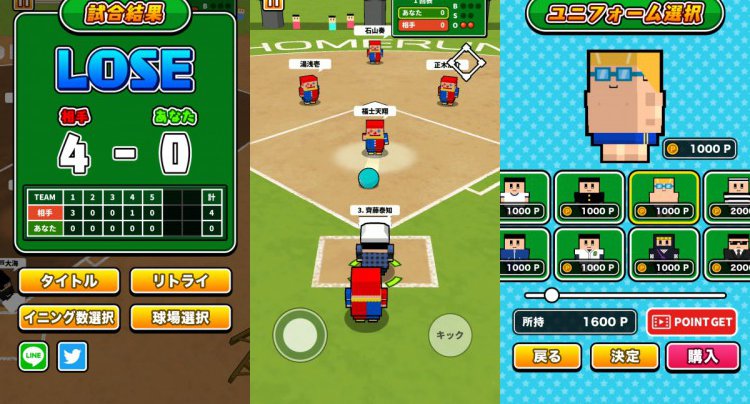Share the result on LINE
Image resolution: width=750 pixels, height=404 pixels.
(x=33, y=356)
